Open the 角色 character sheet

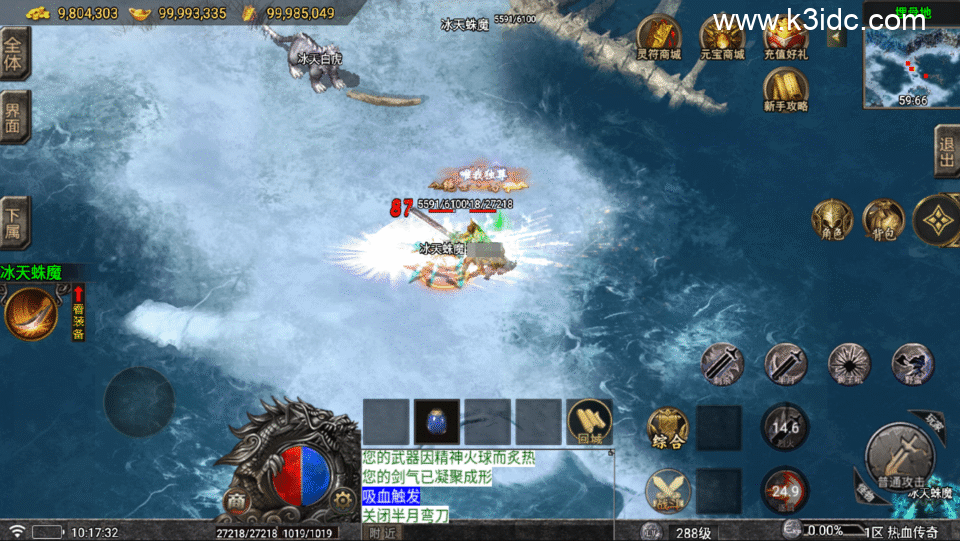coord(832,219)
